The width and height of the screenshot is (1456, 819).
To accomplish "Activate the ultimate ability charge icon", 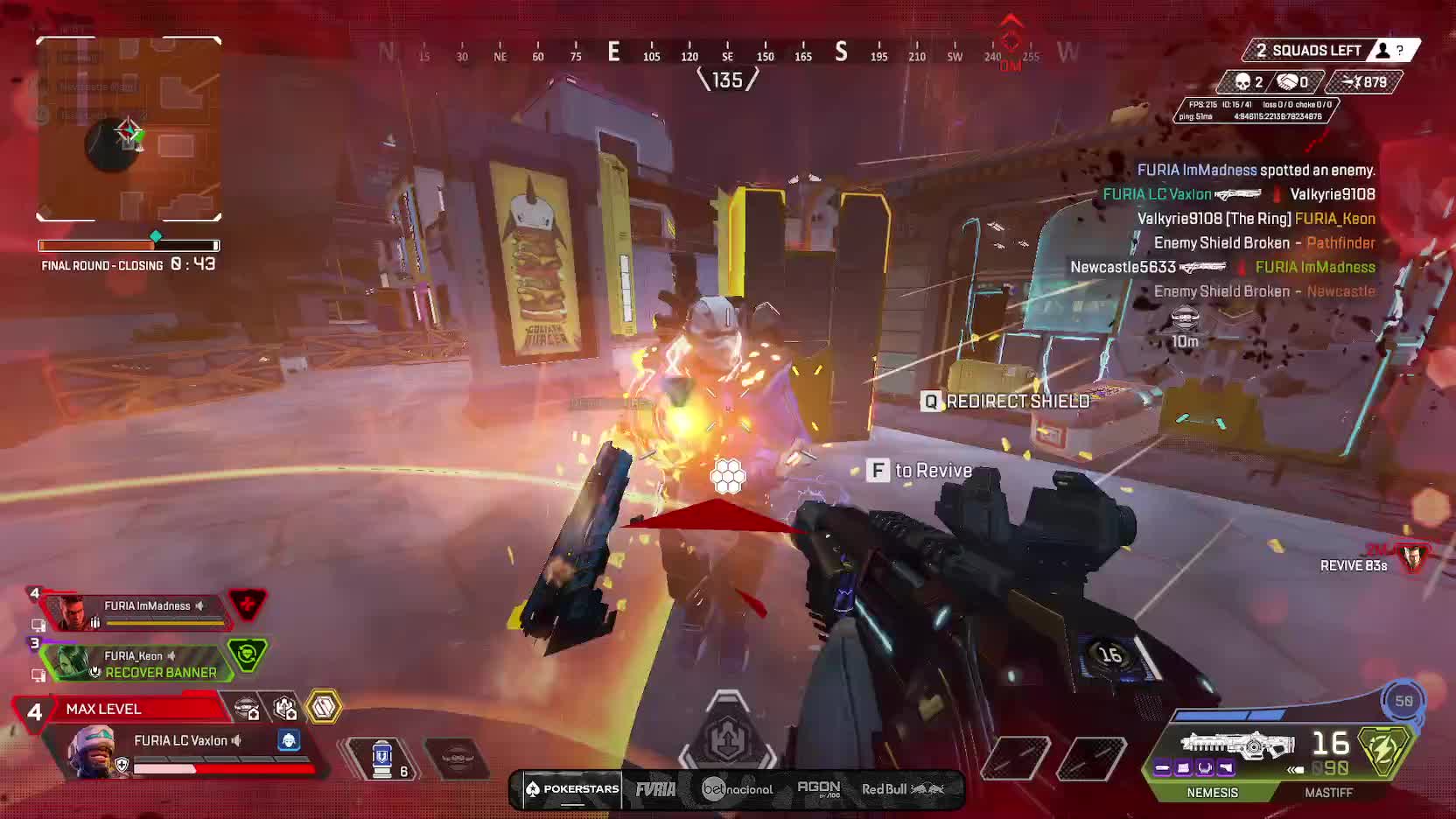I will click(x=1403, y=701).
